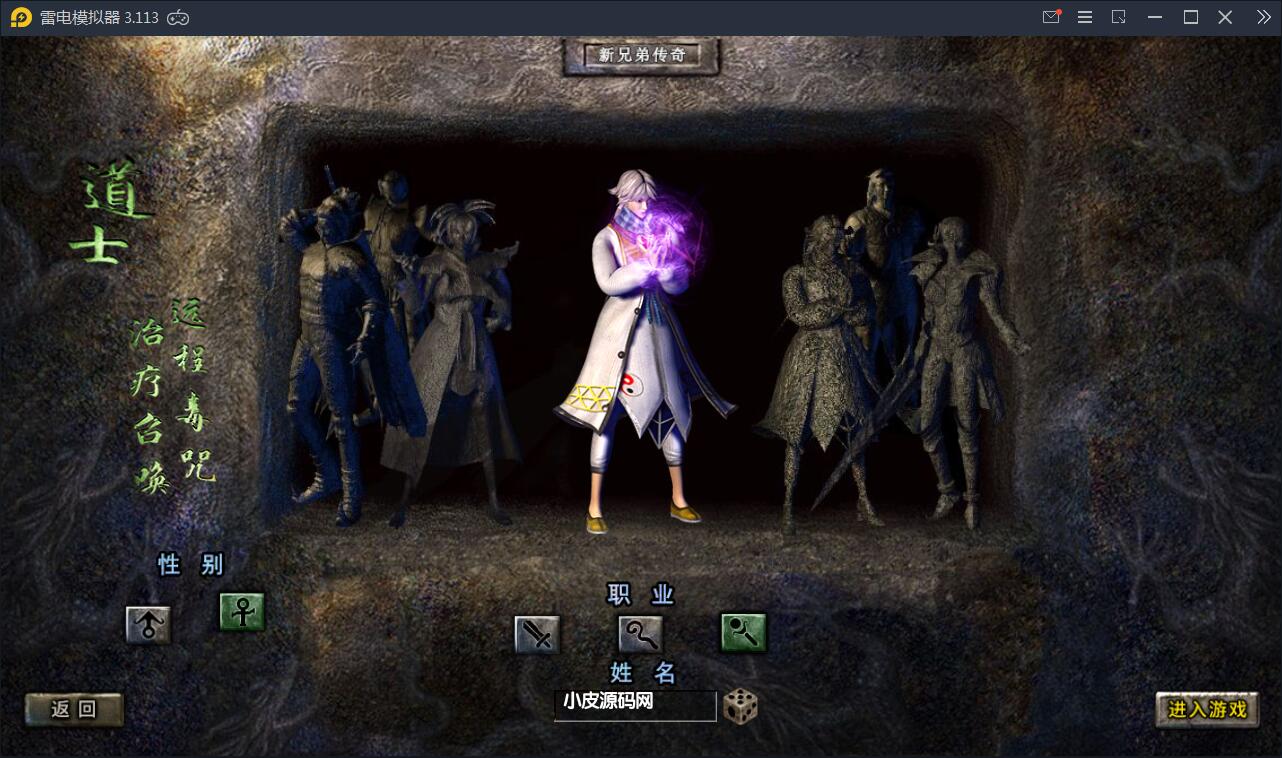Click the 新兄弟传奇 banner at top
Screen dimensions: 1282x758
click(641, 56)
